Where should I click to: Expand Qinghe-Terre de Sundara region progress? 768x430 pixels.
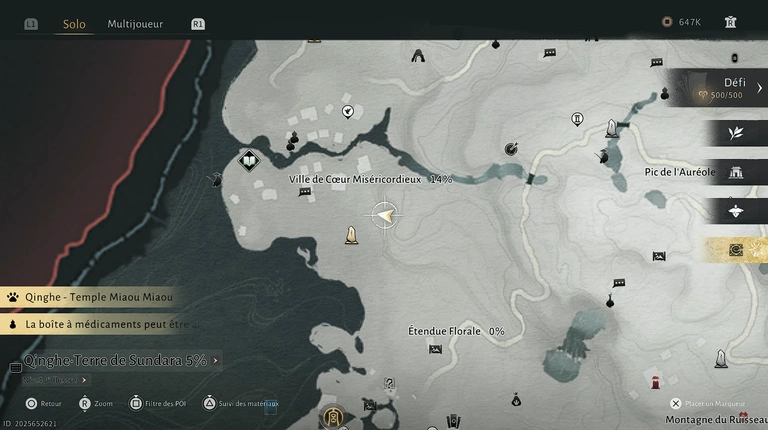click(x=120, y=360)
